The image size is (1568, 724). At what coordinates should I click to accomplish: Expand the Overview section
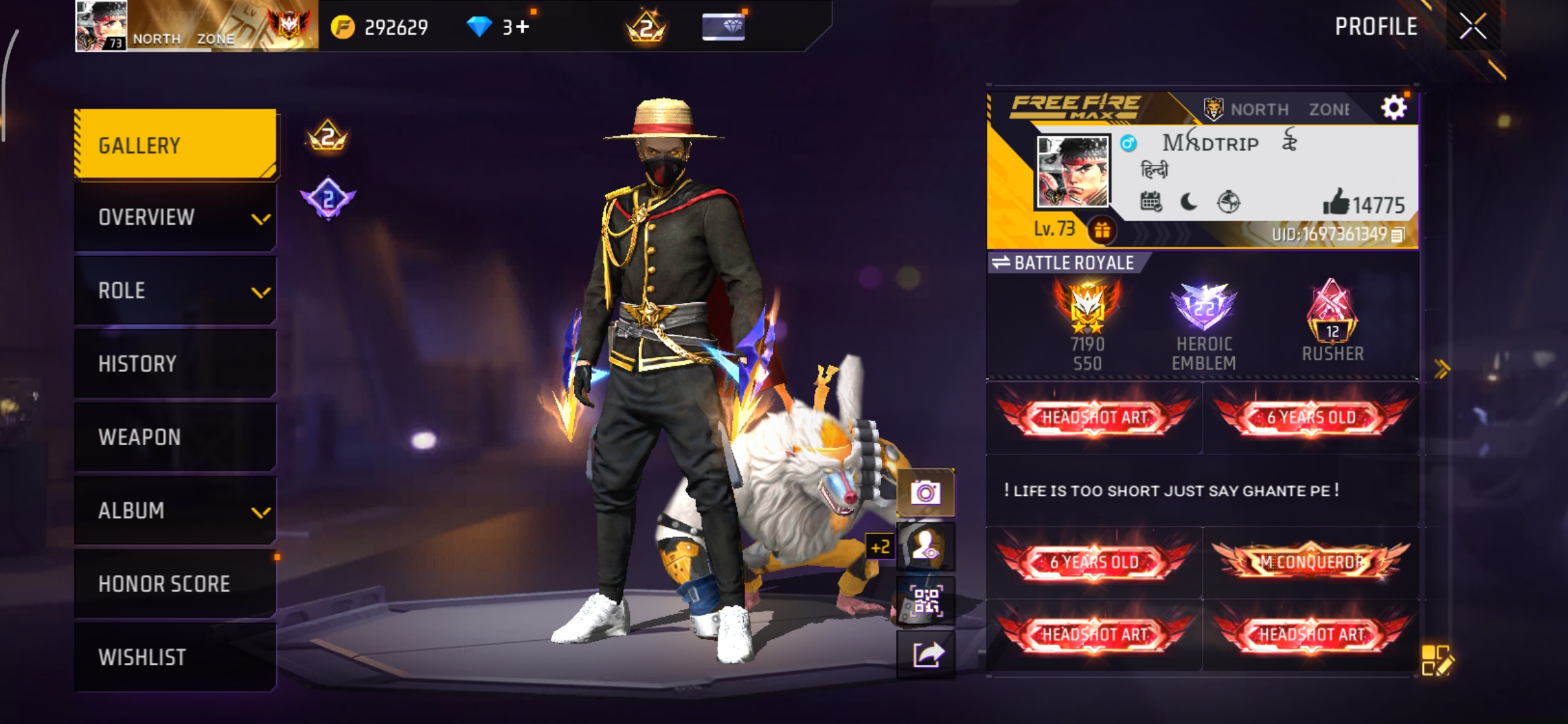(176, 217)
